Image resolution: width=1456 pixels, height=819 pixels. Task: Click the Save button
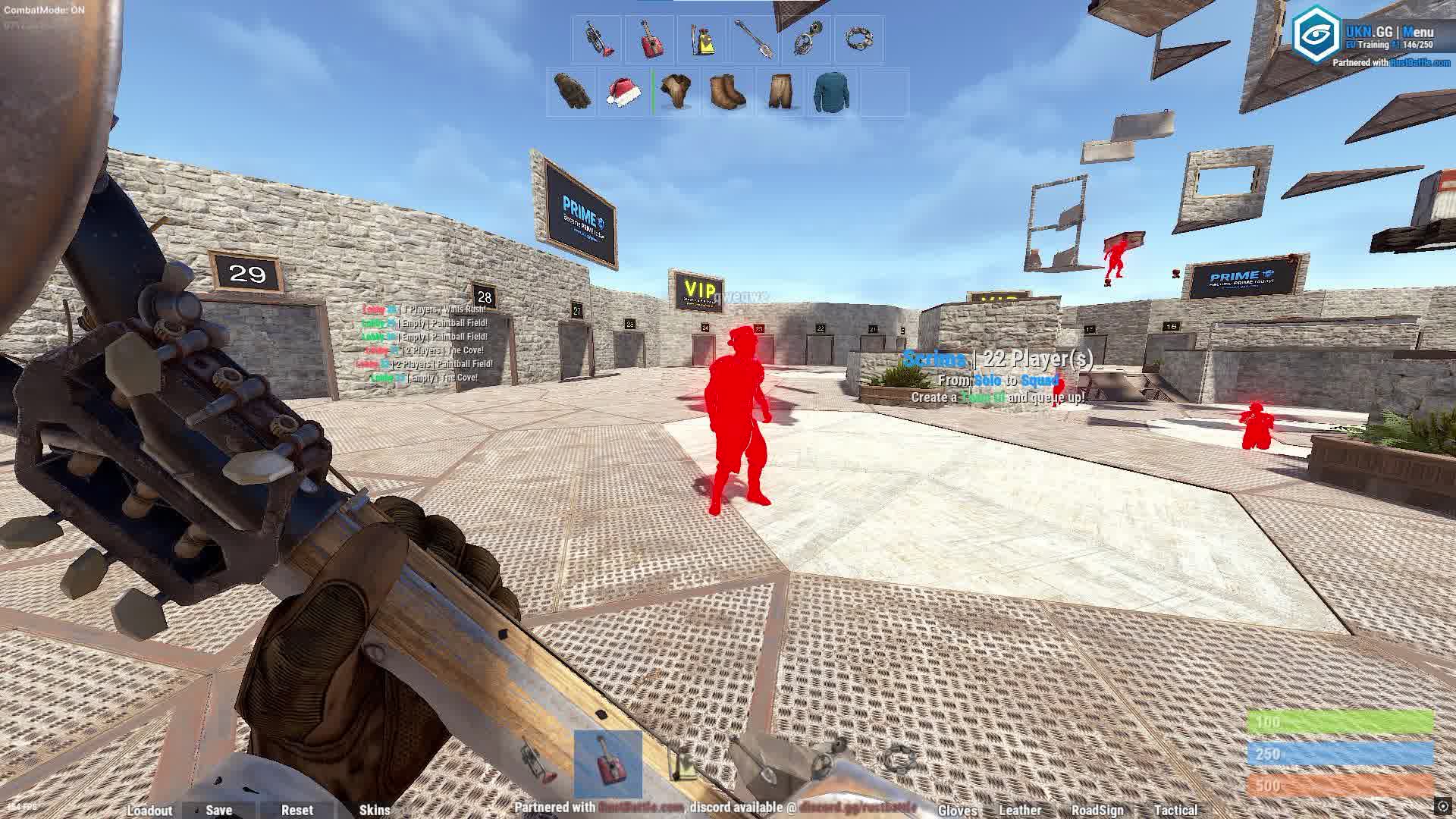point(218,810)
